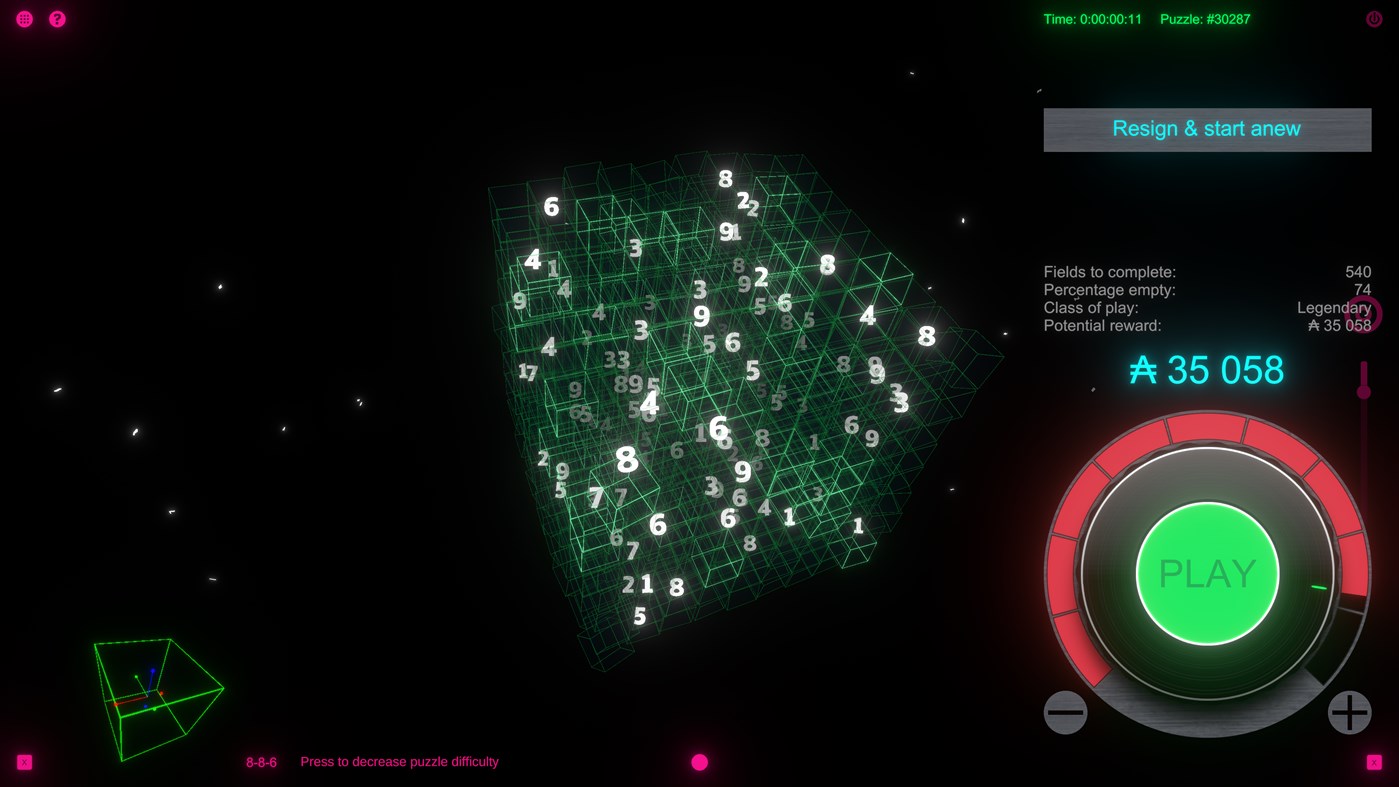This screenshot has width=1399, height=787.
Task: Click the plus stepper to raise difficulty
Action: (1348, 712)
